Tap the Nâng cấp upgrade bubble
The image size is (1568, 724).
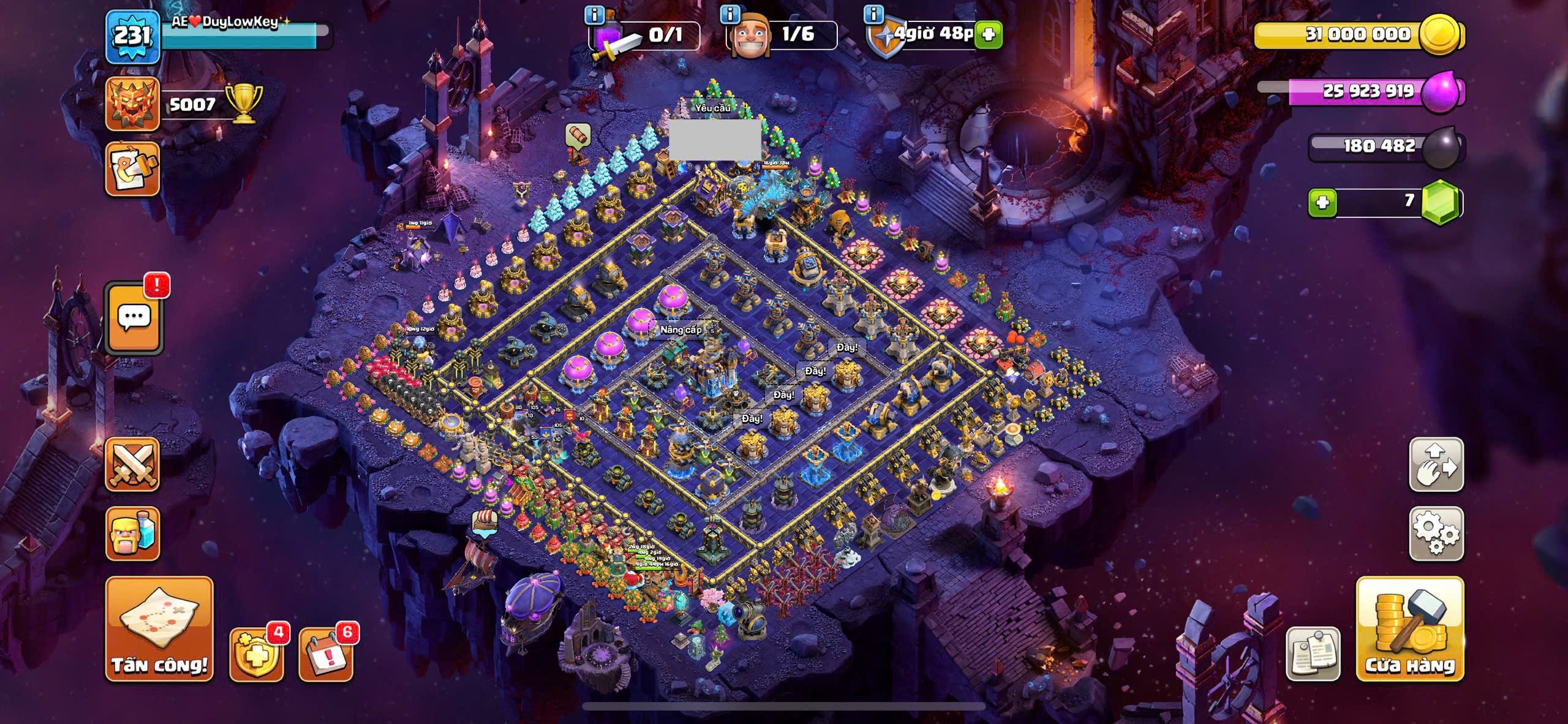pos(680,330)
